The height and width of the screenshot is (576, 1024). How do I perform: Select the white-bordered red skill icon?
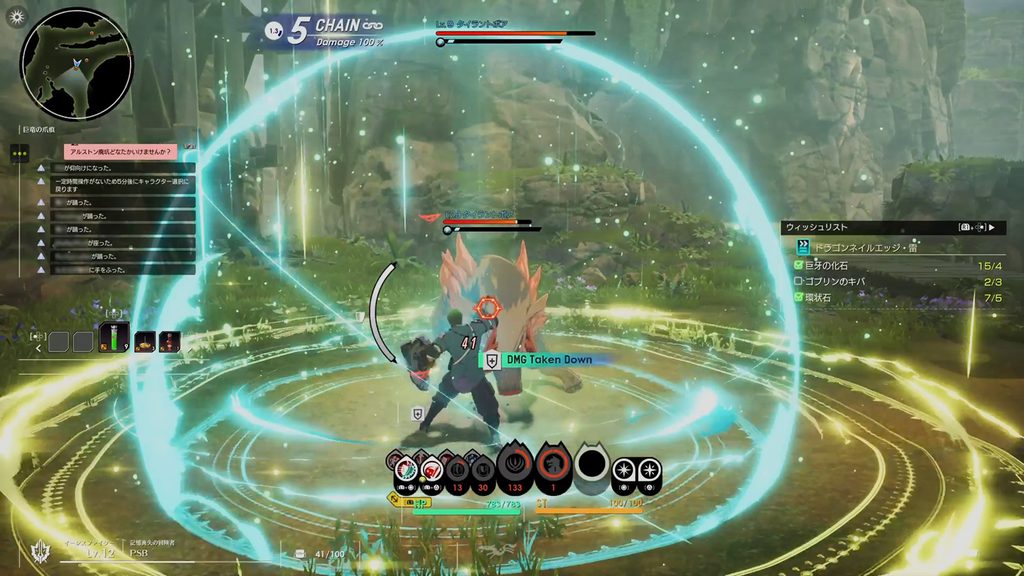point(430,468)
